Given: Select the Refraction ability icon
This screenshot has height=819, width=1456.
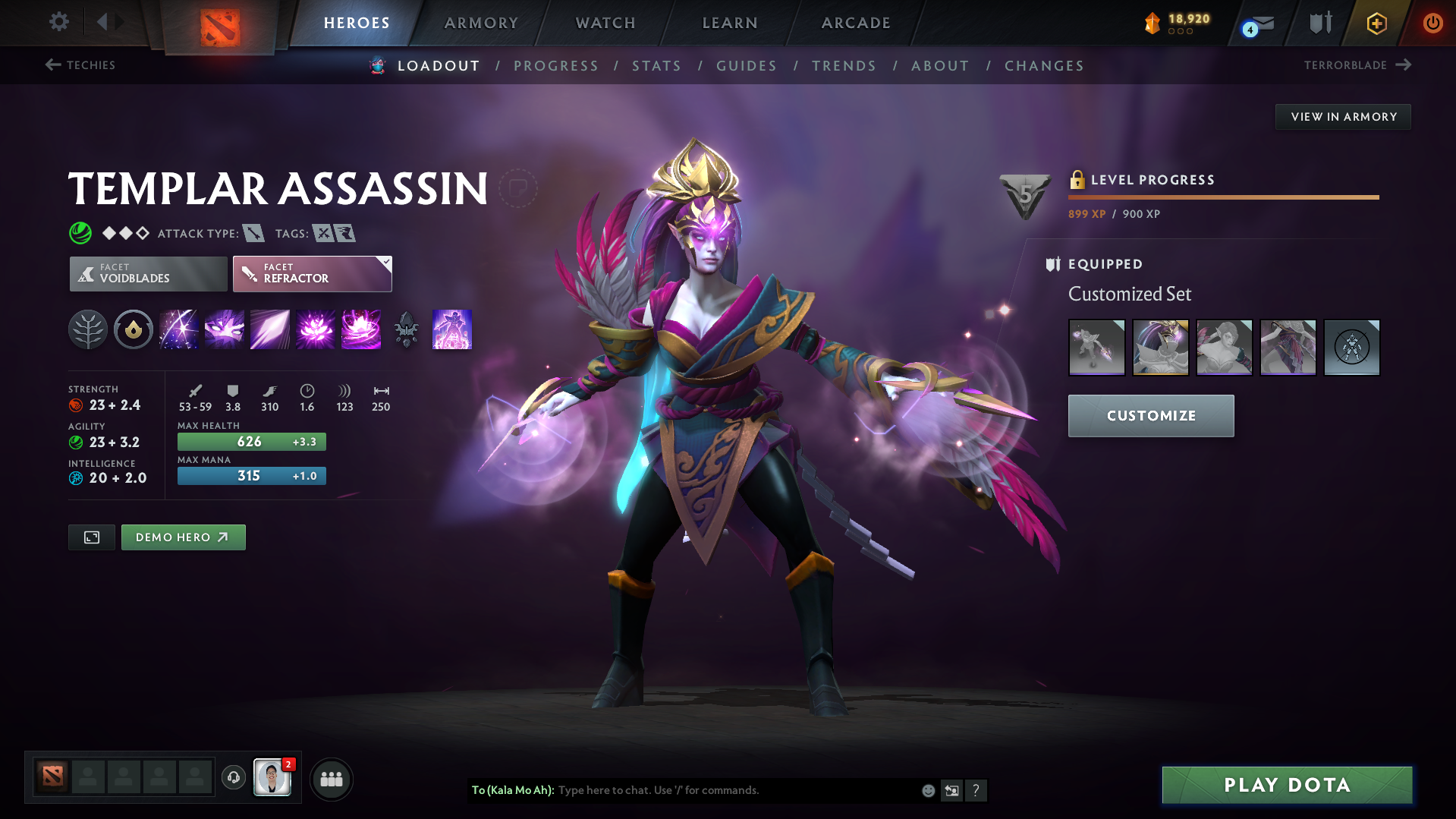Looking at the screenshot, I should coord(179,329).
